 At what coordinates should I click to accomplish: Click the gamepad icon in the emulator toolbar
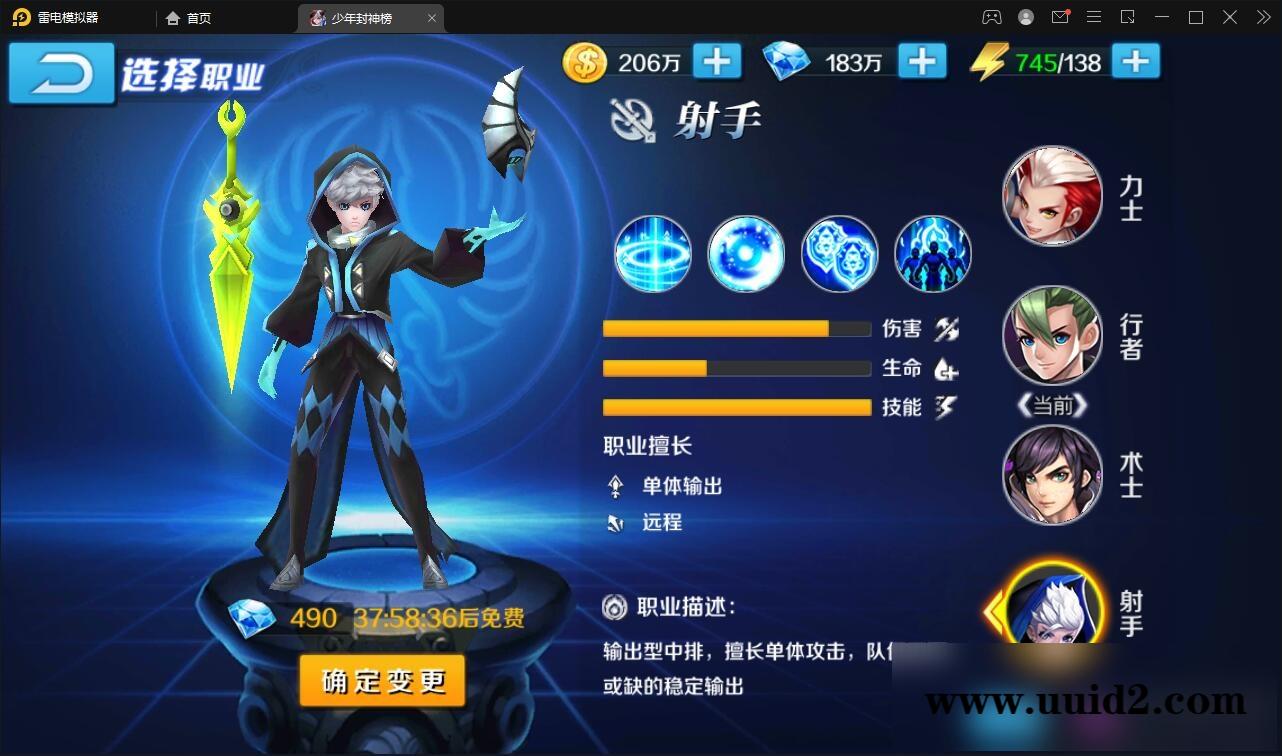coord(991,17)
